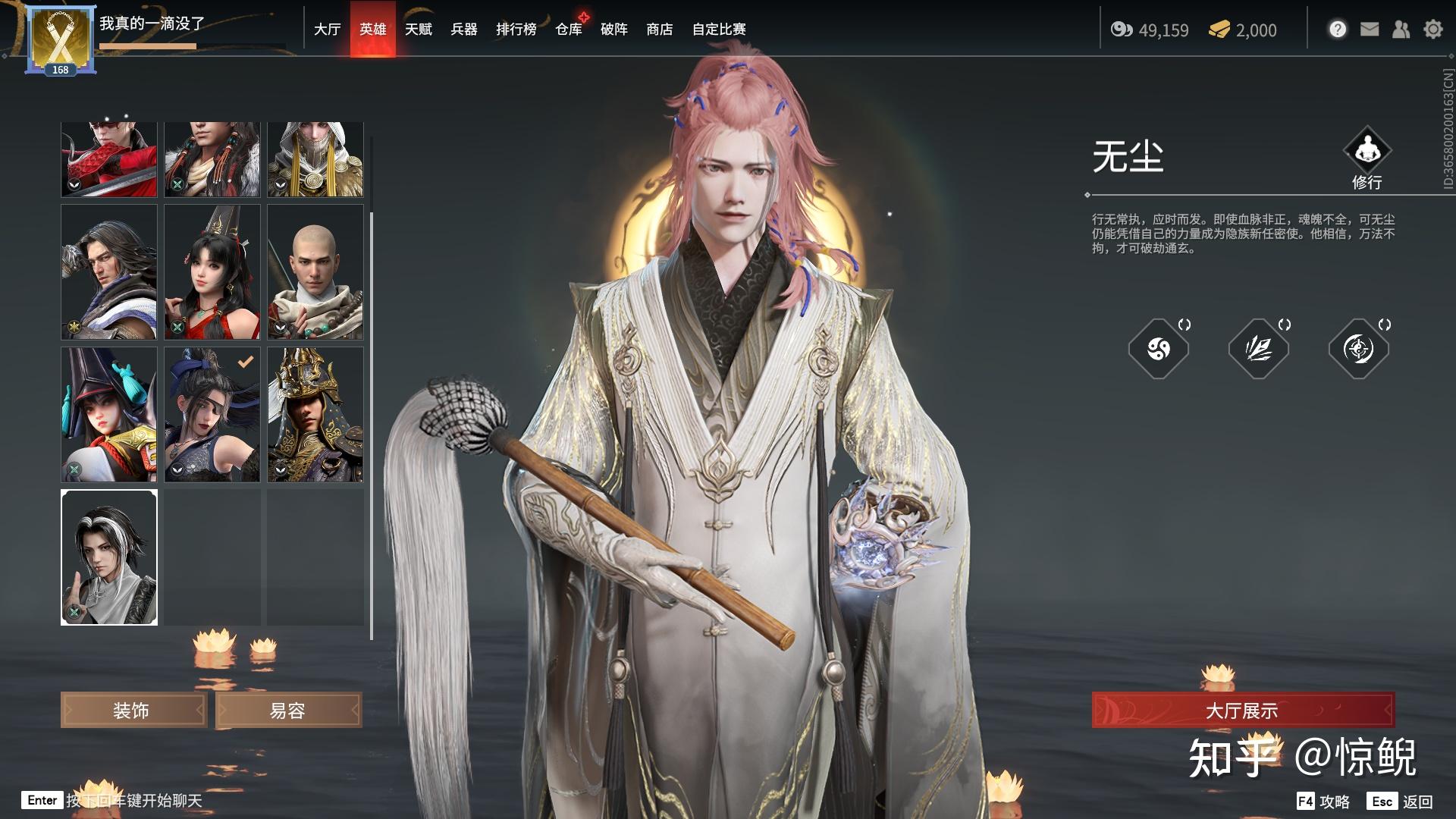Open the friends list icon
Image resolution: width=1456 pixels, height=819 pixels.
[1401, 30]
